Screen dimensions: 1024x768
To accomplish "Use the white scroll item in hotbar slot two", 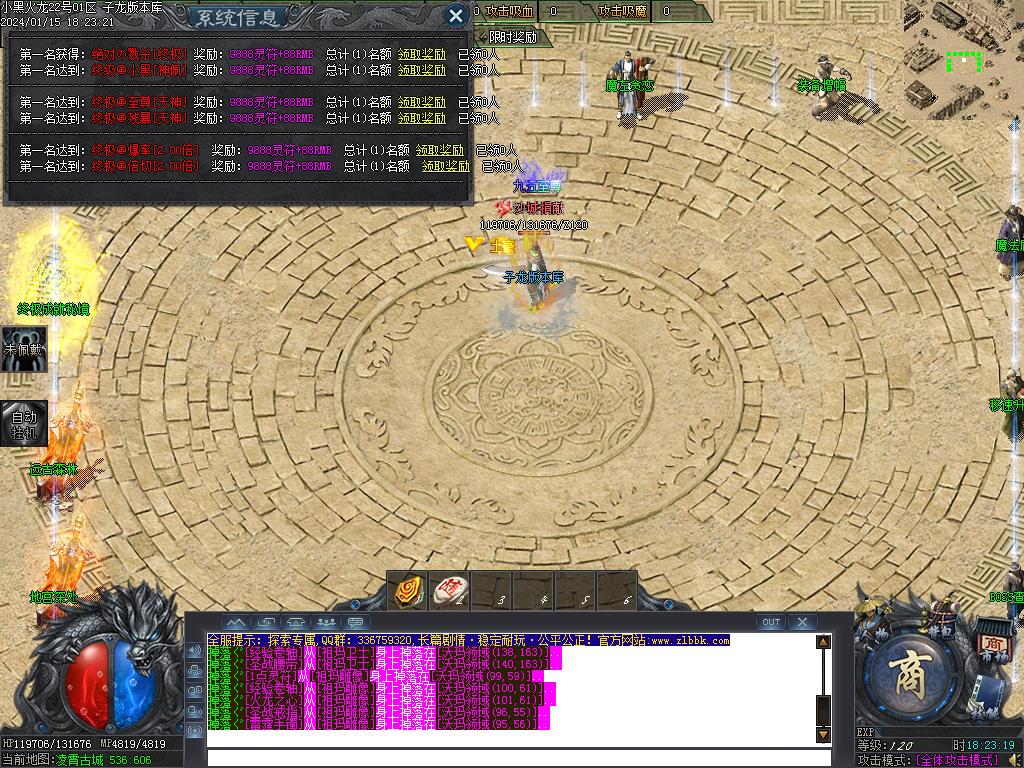I will (x=449, y=590).
